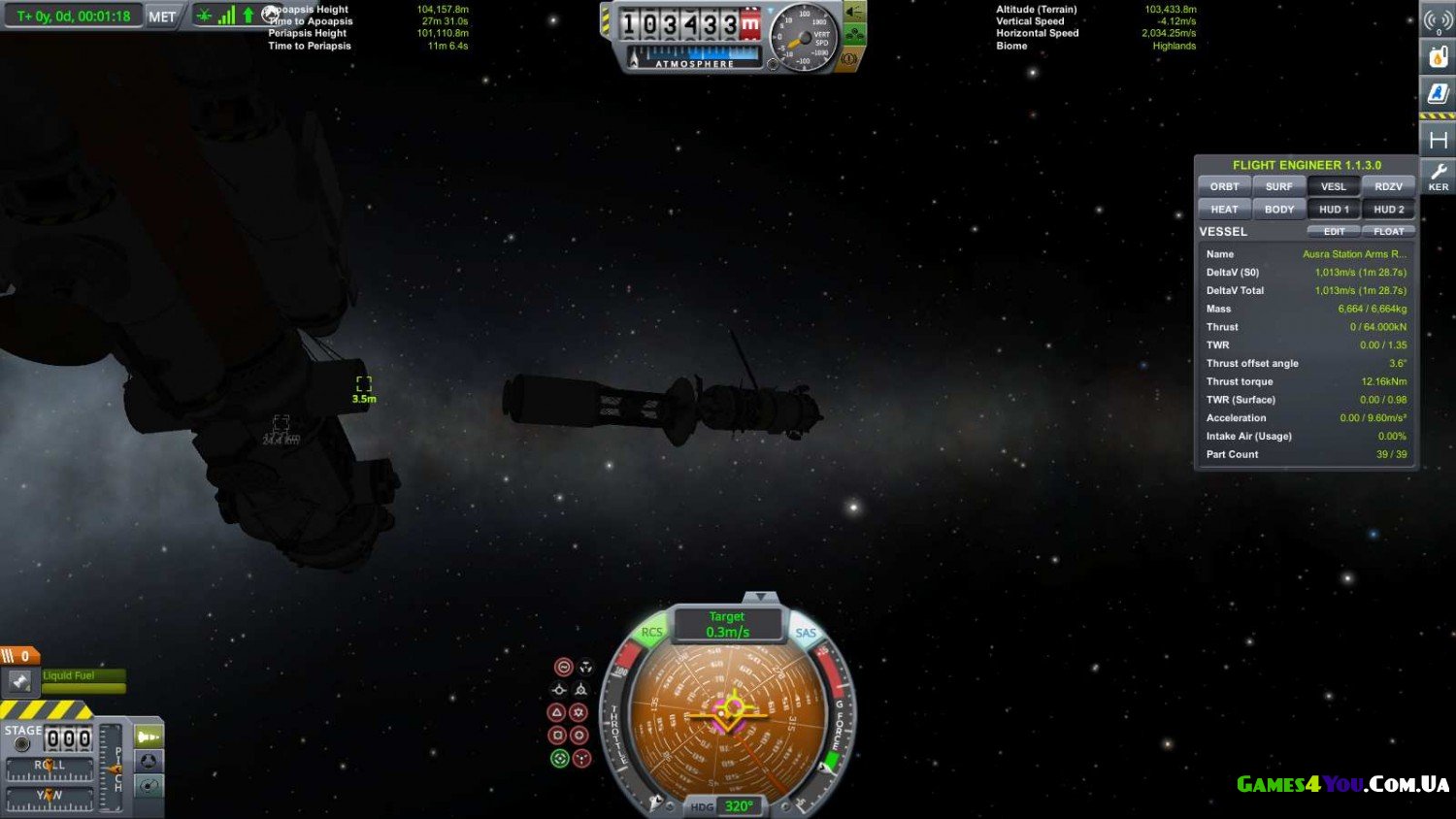Select the staging mode rocket button

click(149, 737)
